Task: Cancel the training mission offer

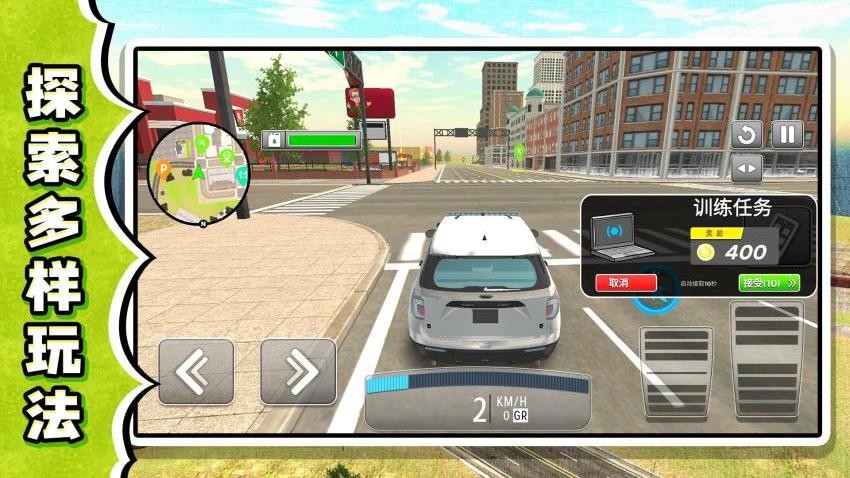Action: [x=626, y=283]
